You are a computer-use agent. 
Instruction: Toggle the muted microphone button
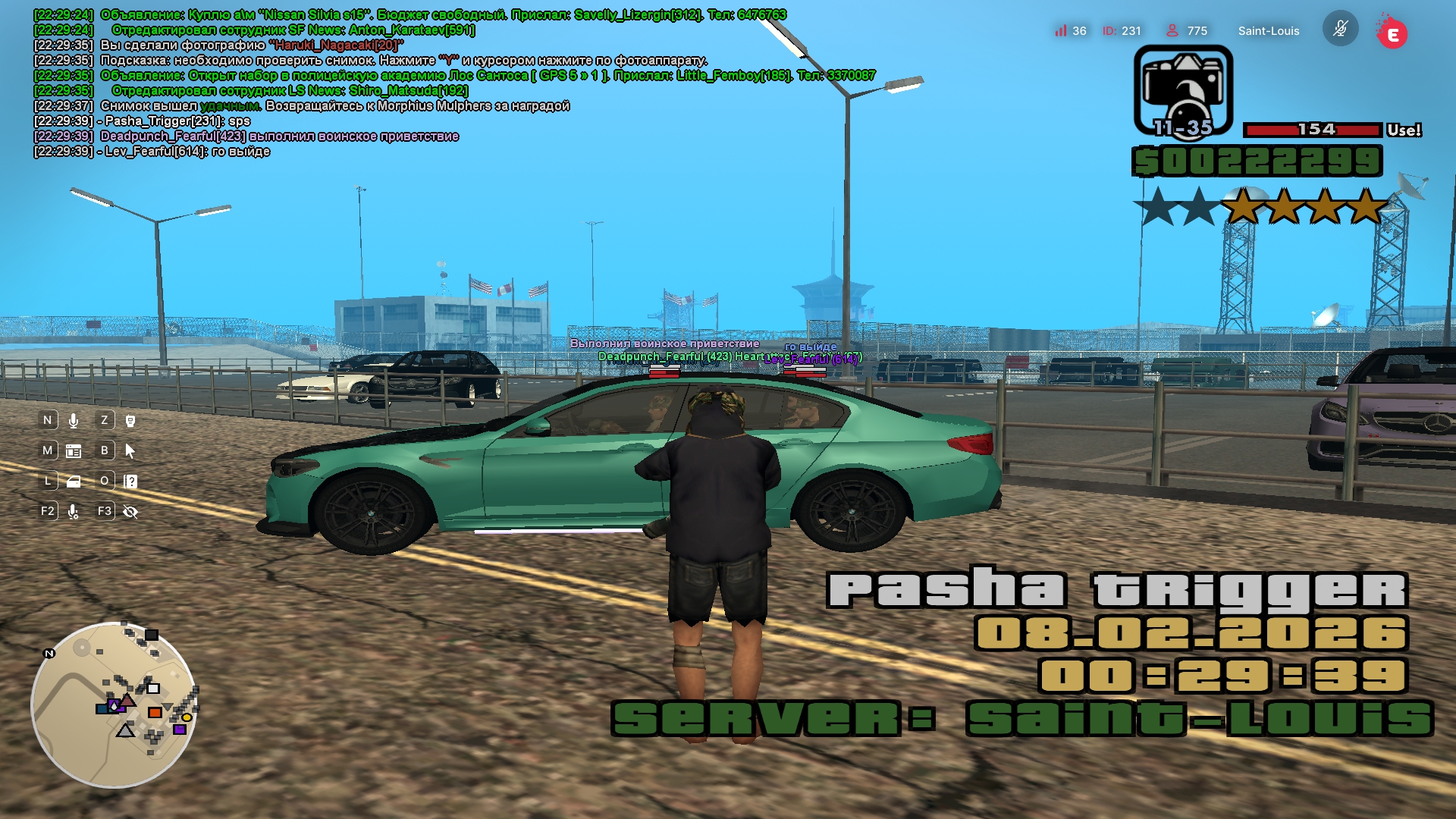tap(1340, 30)
